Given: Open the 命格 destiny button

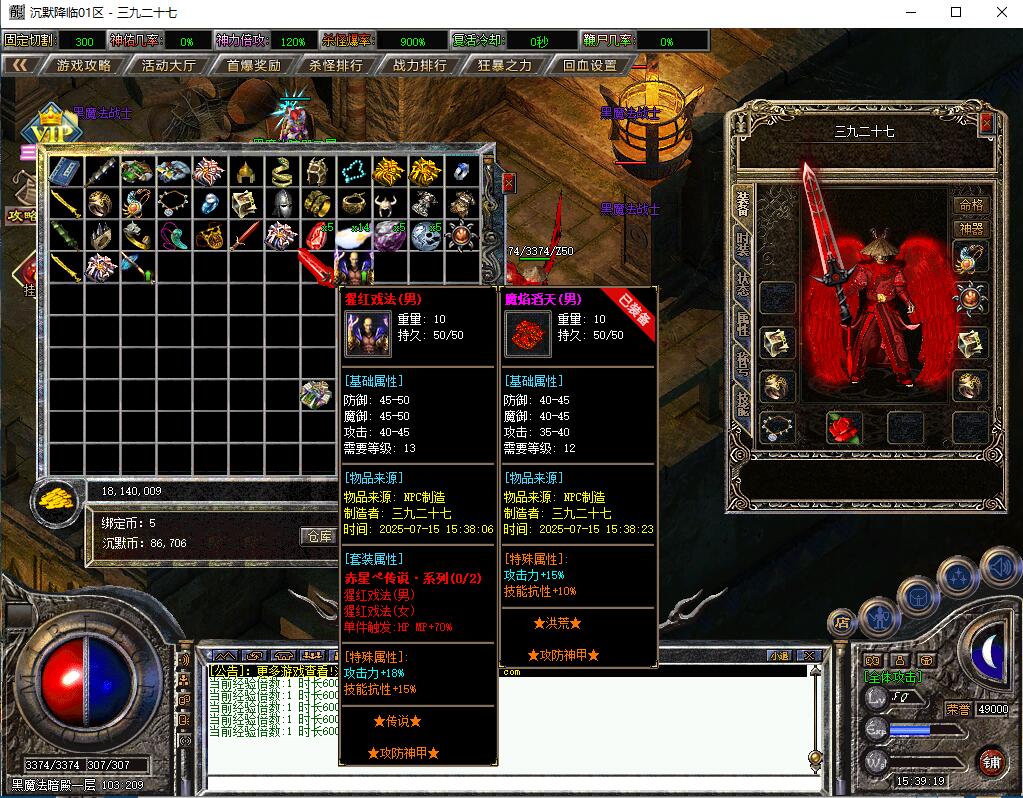Looking at the screenshot, I should (x=971, y=205).
